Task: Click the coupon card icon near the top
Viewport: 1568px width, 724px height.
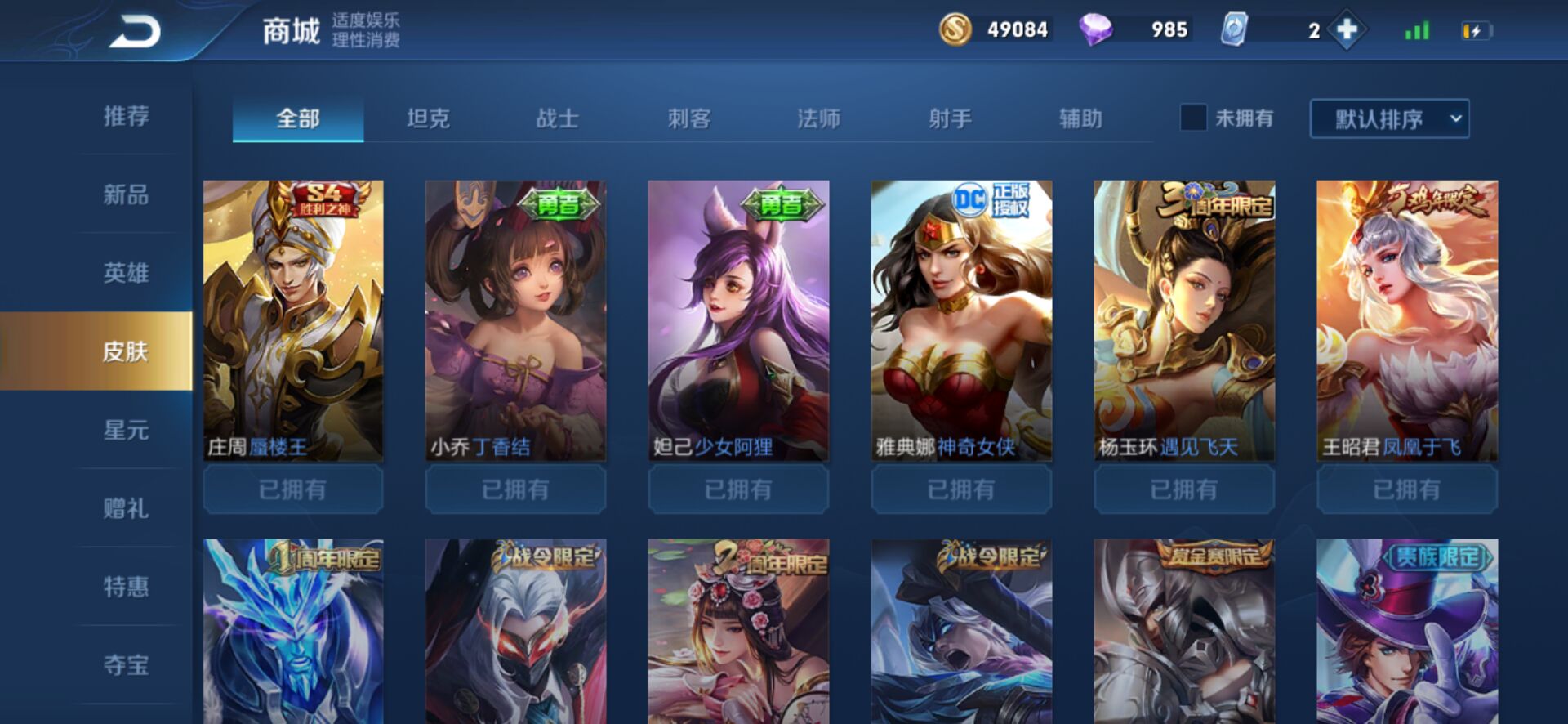Action: point(1236,29)
